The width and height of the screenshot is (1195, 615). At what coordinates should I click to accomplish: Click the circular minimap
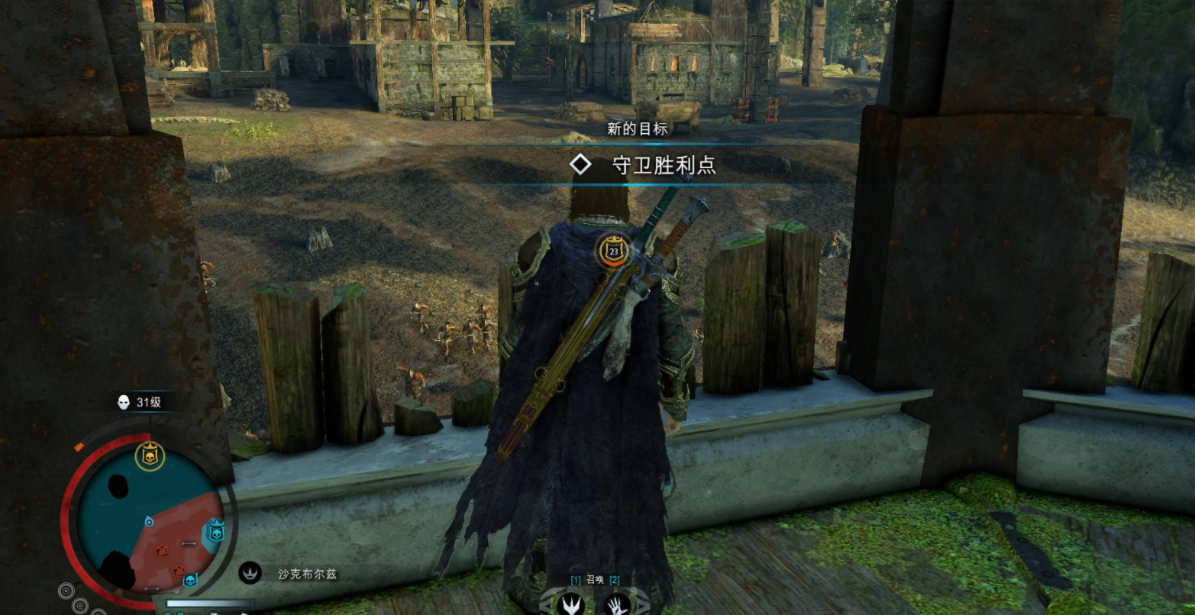[148, 518]
